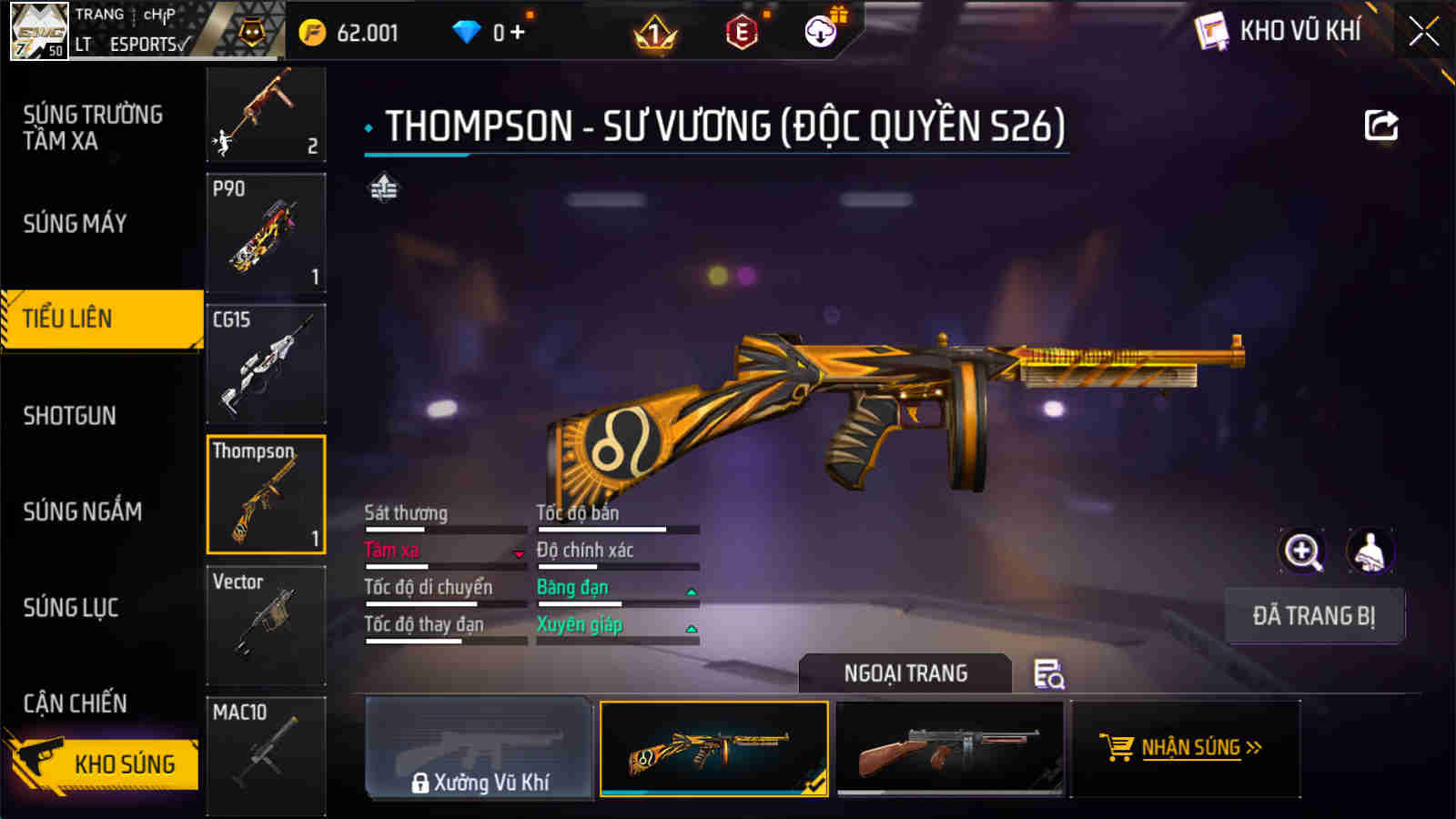
Task: Select the SHOTGUN category in the sidebar
Action: pos(69,416)
